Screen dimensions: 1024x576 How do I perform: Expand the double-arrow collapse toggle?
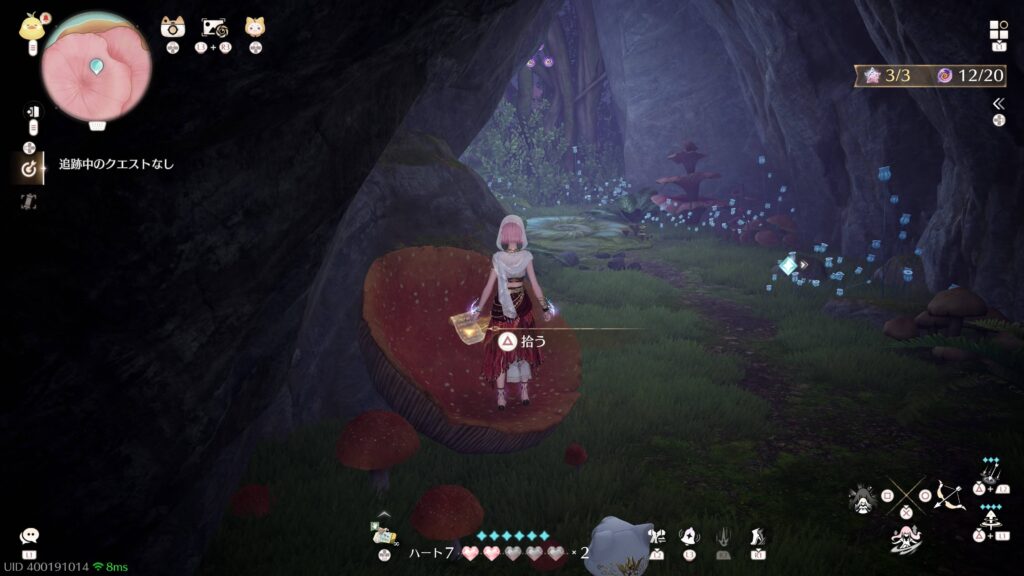998,104
